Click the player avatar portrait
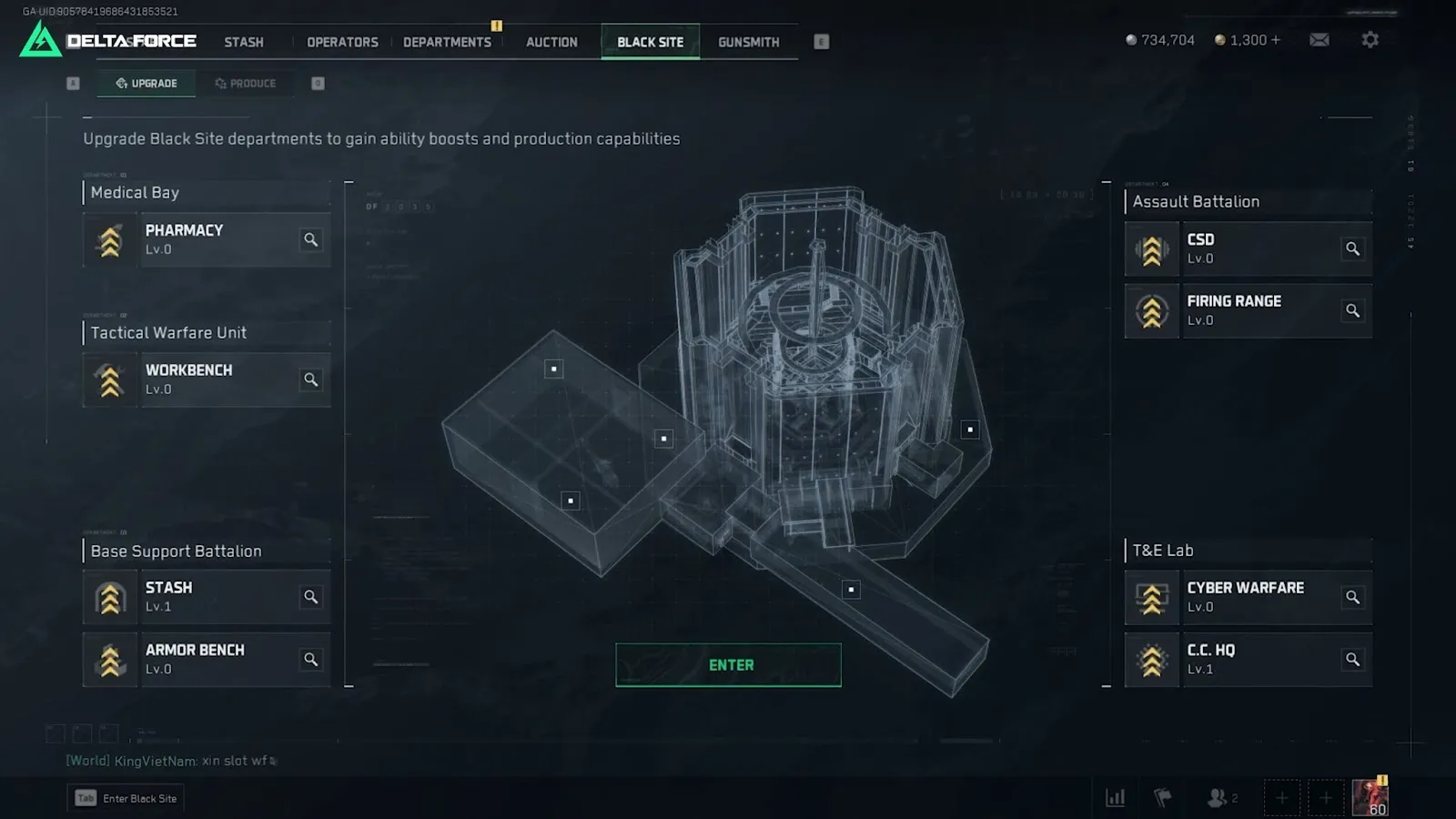Image resolution: width=1456 pixels, height=819 pixels. point(1370,797)
